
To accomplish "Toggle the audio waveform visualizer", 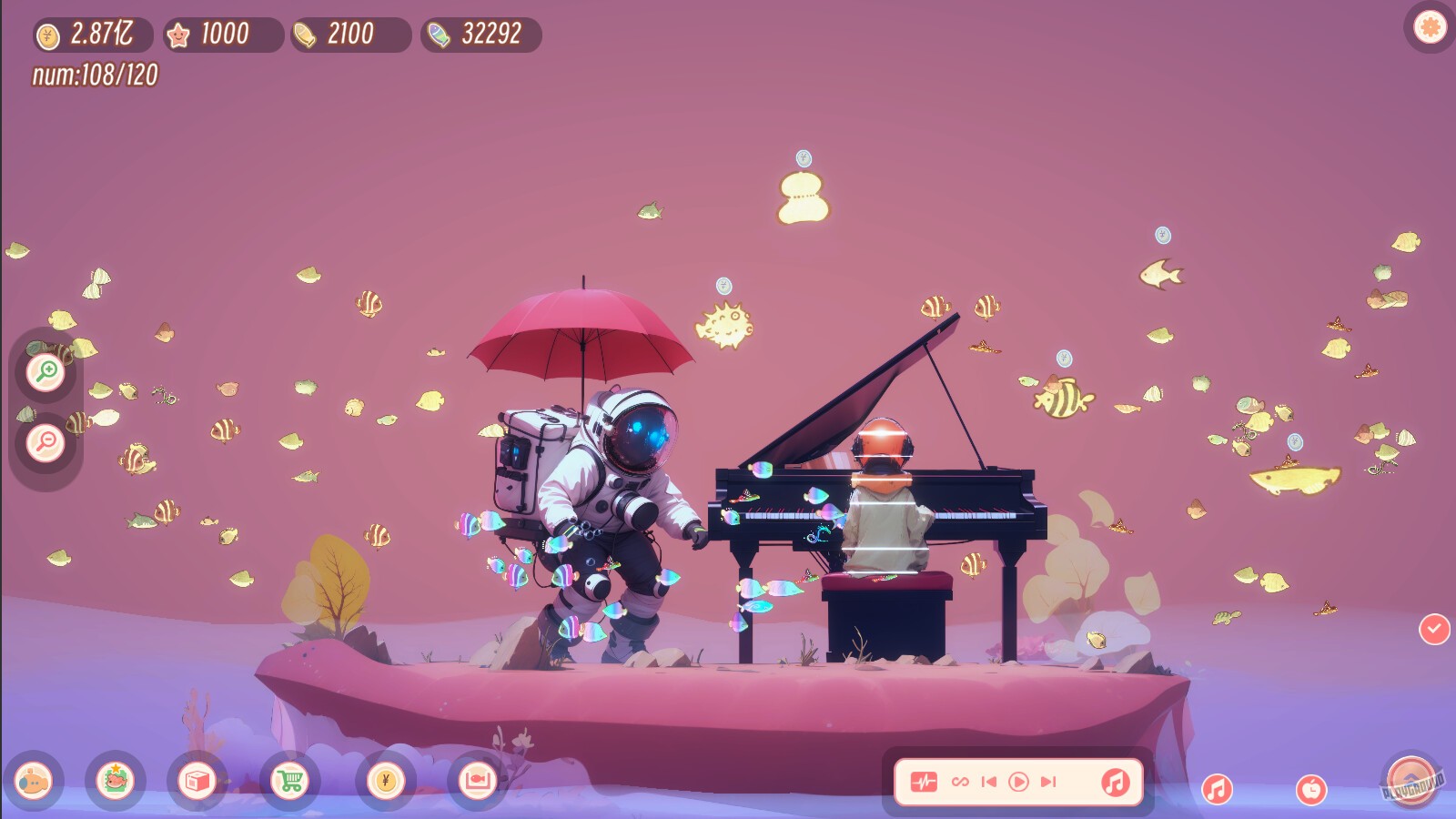I will pos(924,780).
